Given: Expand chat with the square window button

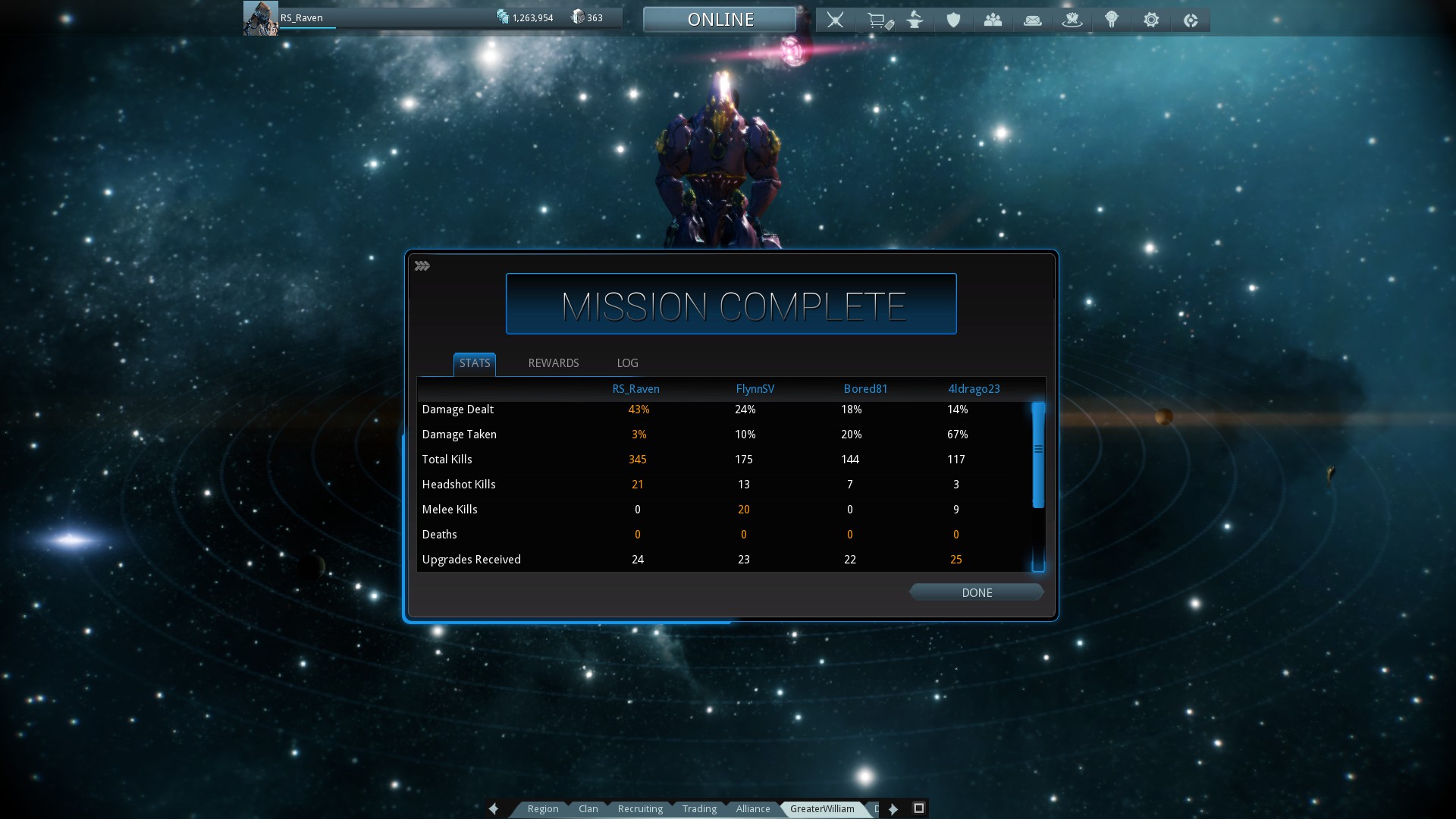Looking at the screenshot, I should coord(918,808).
